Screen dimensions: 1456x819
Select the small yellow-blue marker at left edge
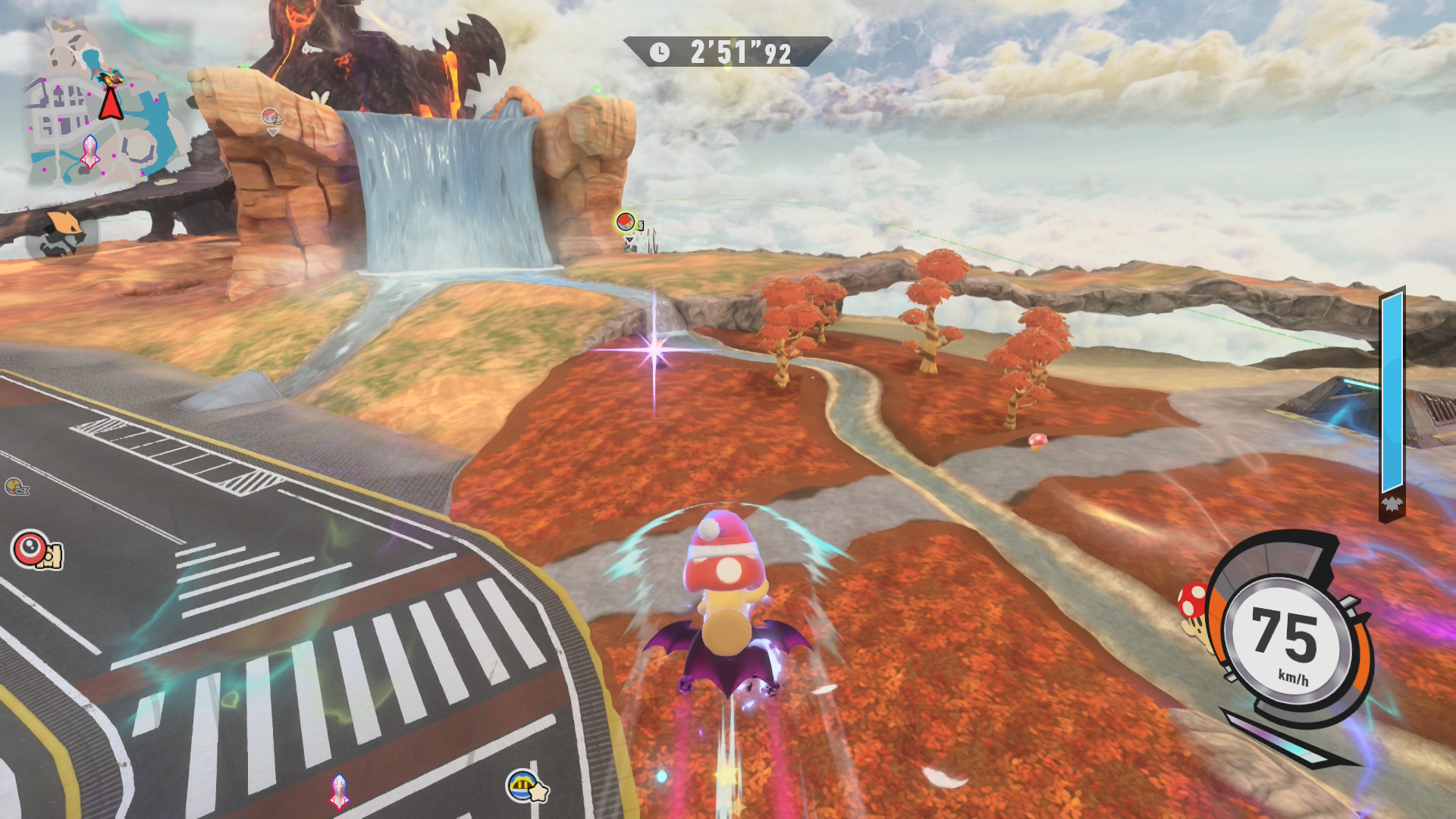pyautogui.click(x=15, y=486)
